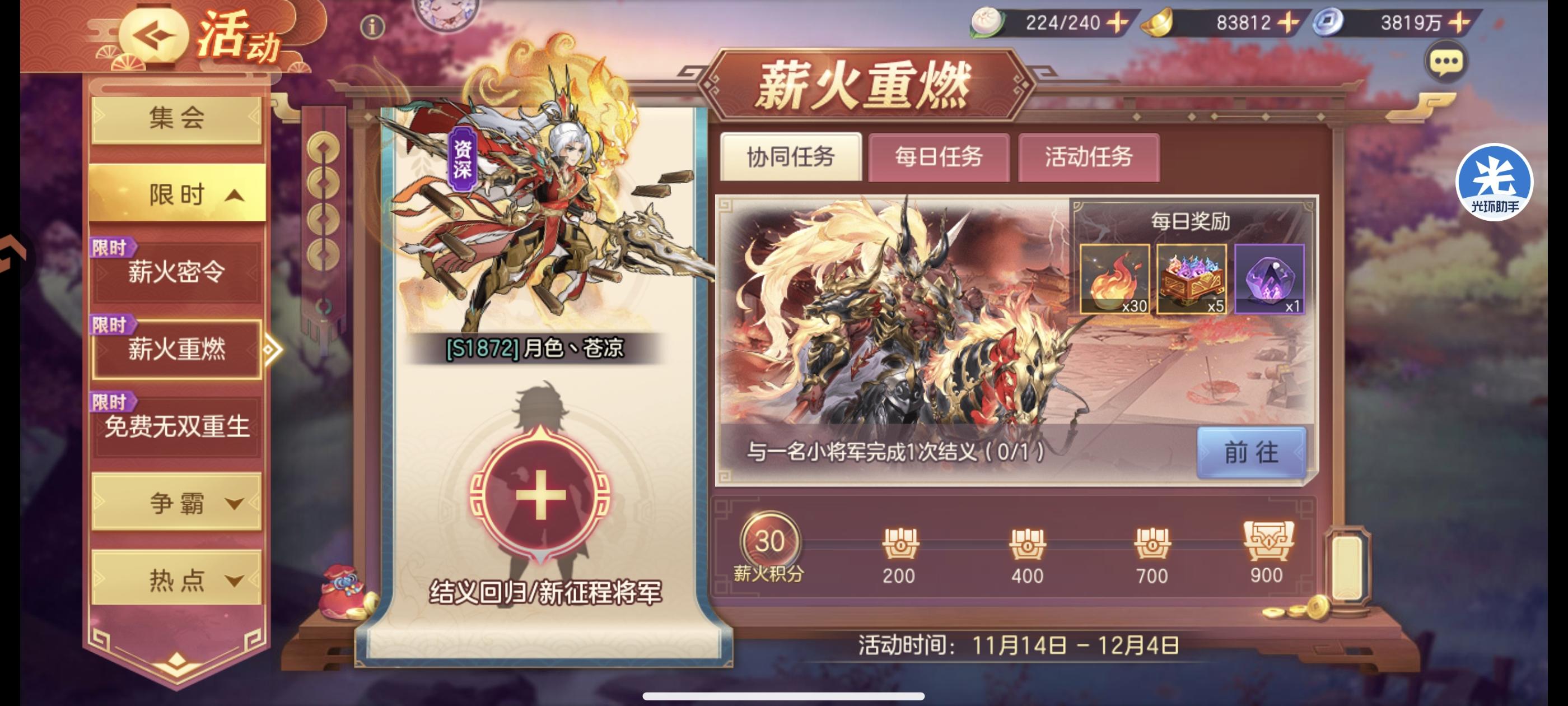Screen dimensions: 1568x706
Task: Tap the 集会 button in the sidebar
Action: 177,118
